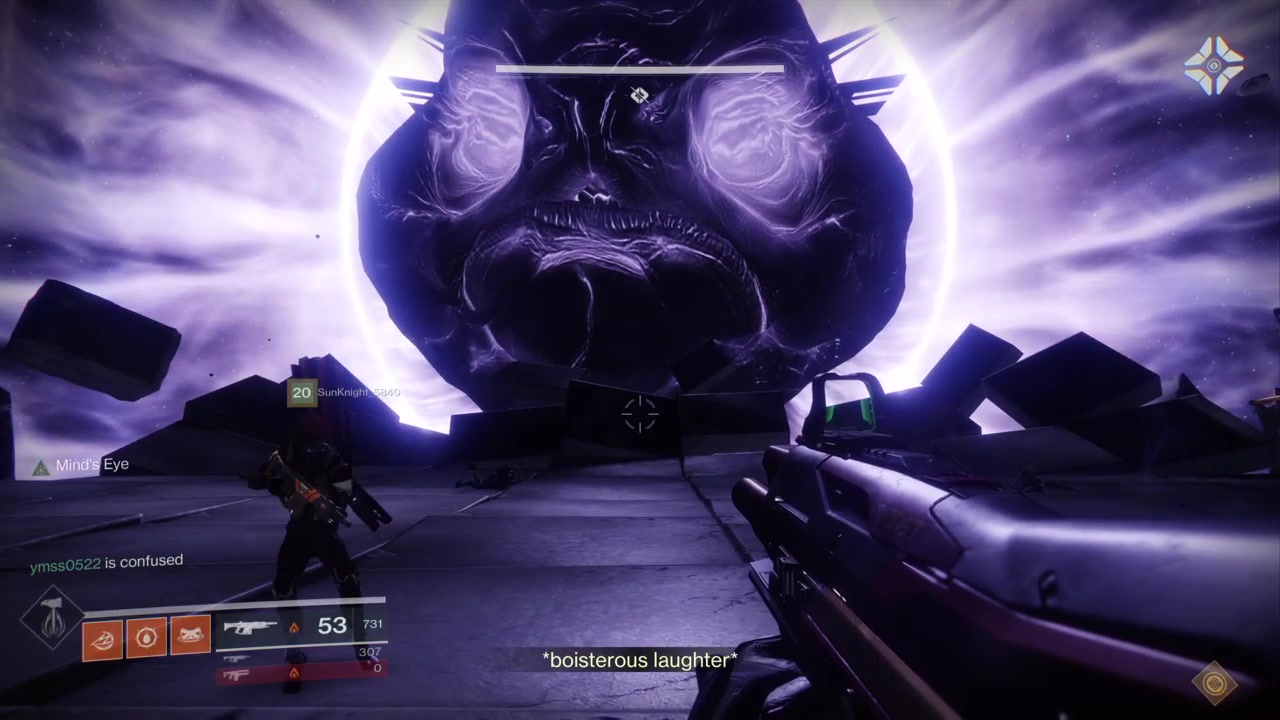Open the Ghost icon in the corner
Viewport: 1280px width, 720px height.
(1213, 65)
